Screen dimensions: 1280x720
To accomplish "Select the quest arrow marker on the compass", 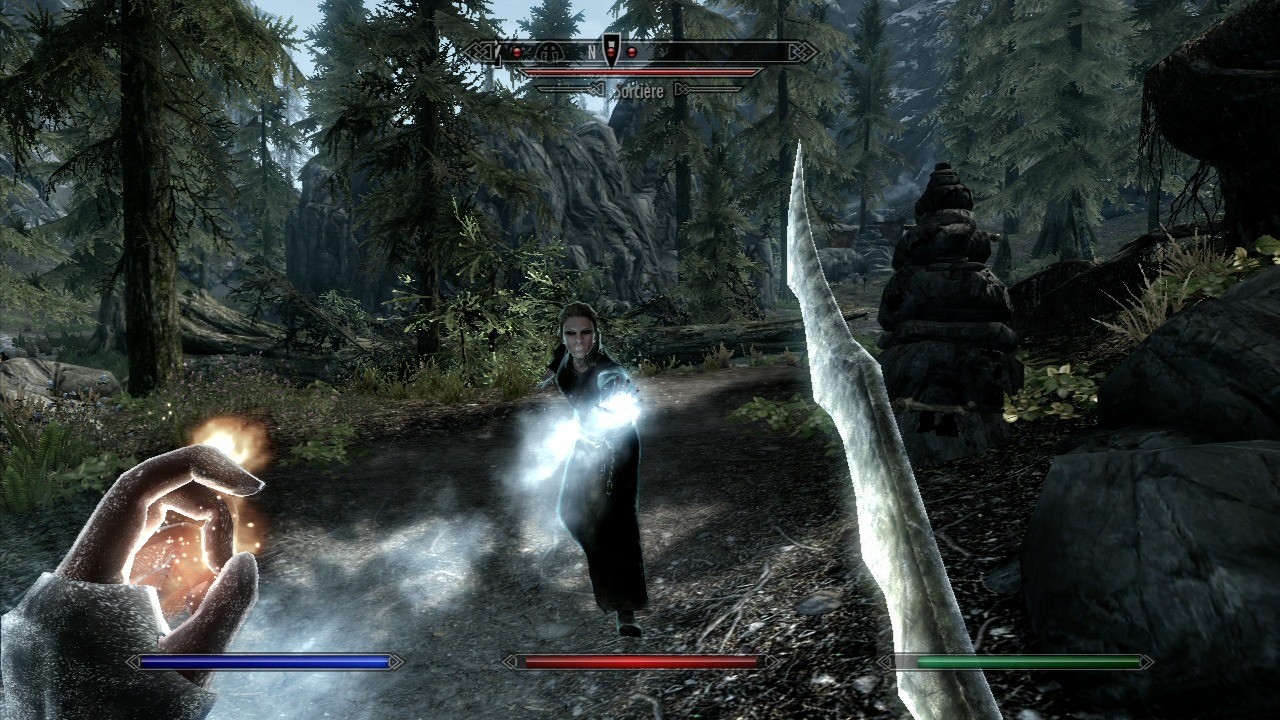I will click(x=611, y=50).
